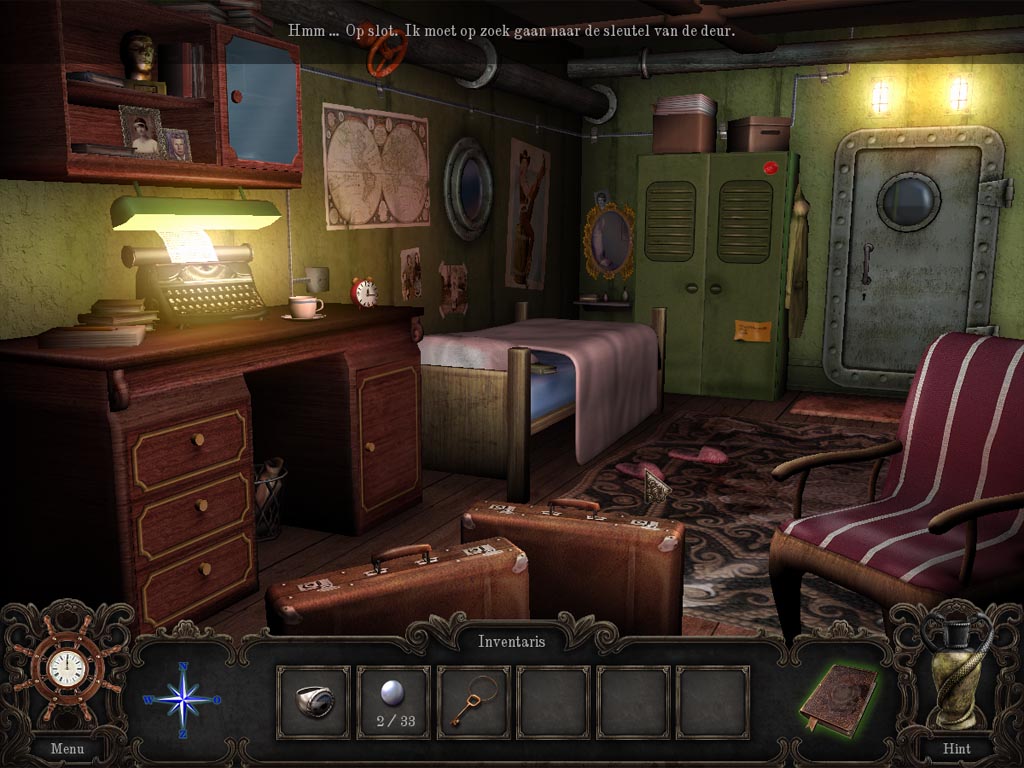The width and height of the screenshot is (1024, 768).
Task: Click the ship wheel clock
Action: pos(67,669)
